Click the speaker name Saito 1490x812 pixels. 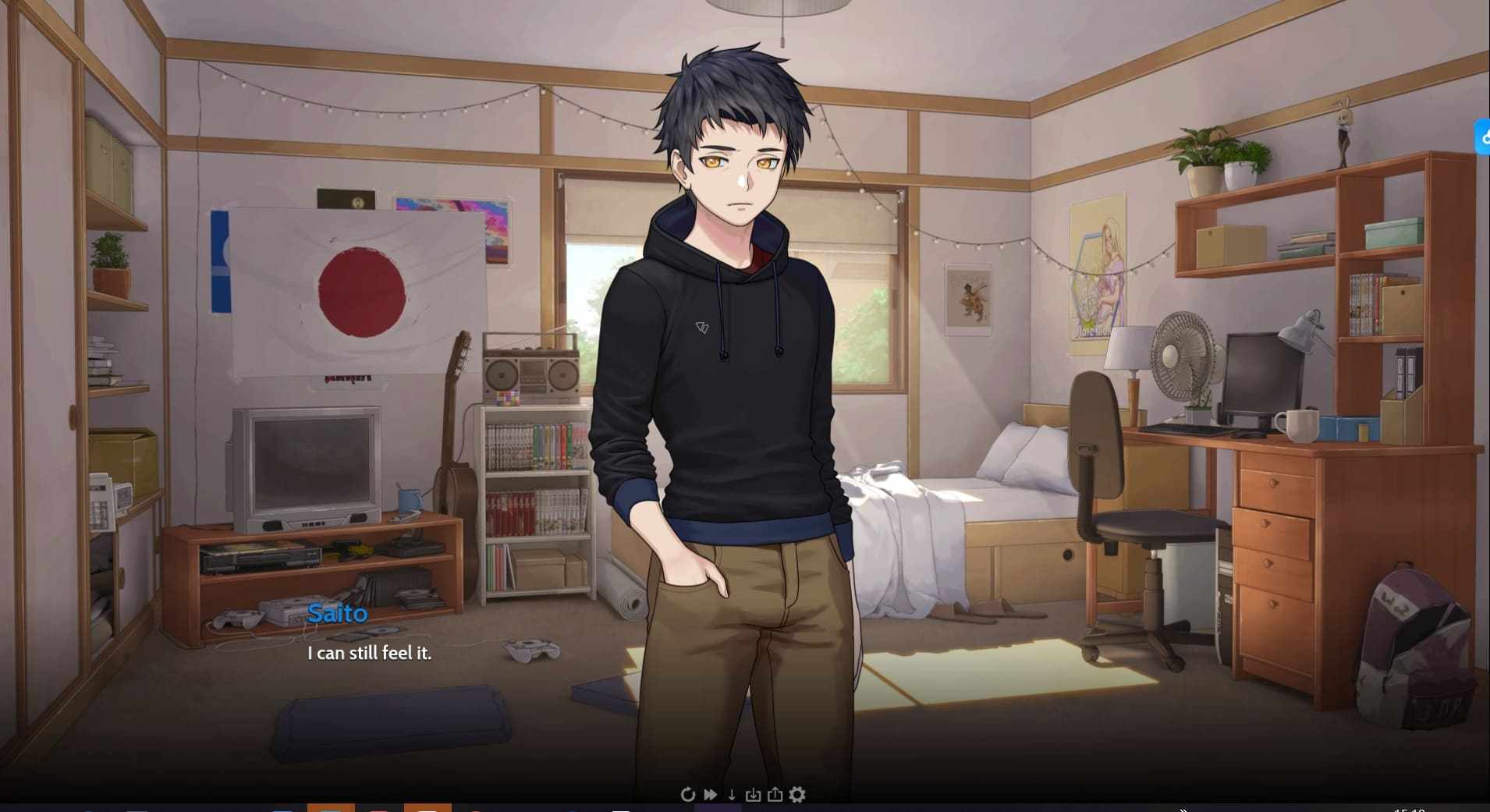[337, 614]
